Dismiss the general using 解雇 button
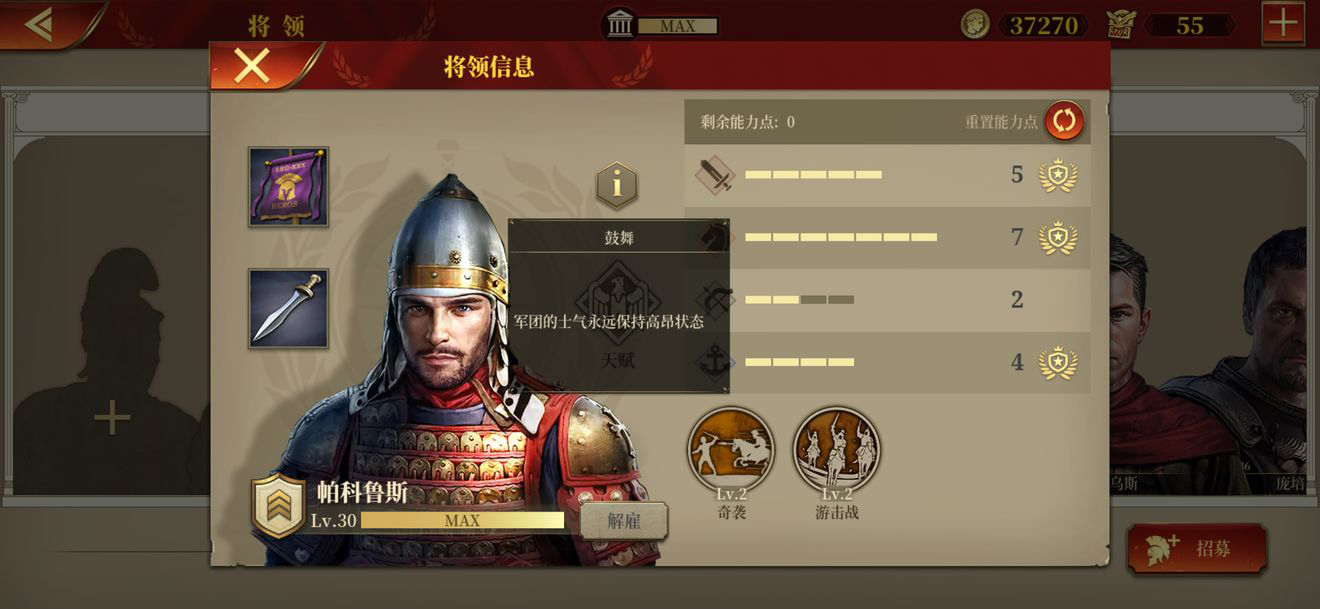This screenshot has width=1320, height=609. pyautogui.click(x=623, y=521)
